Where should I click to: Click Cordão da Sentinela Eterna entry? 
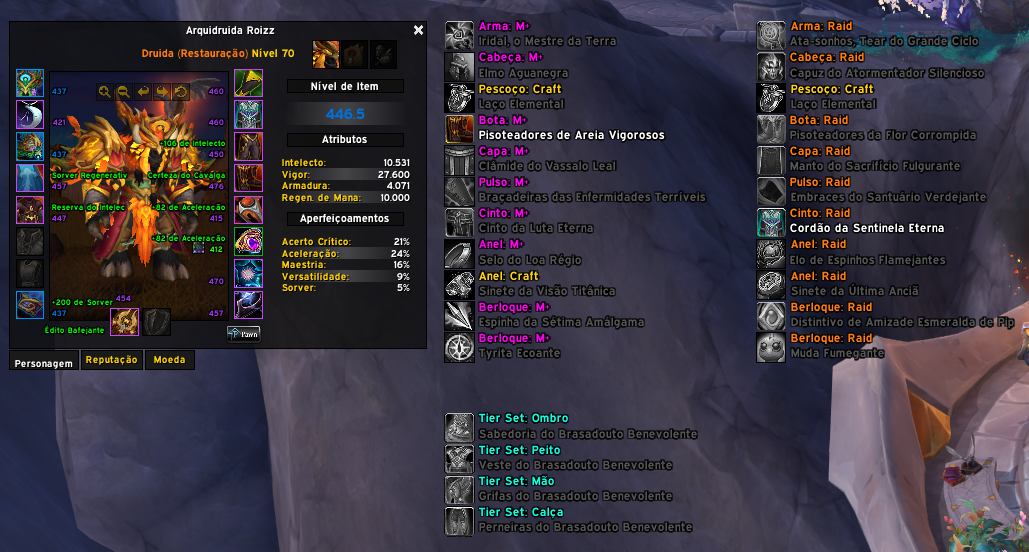coord(866,228)
